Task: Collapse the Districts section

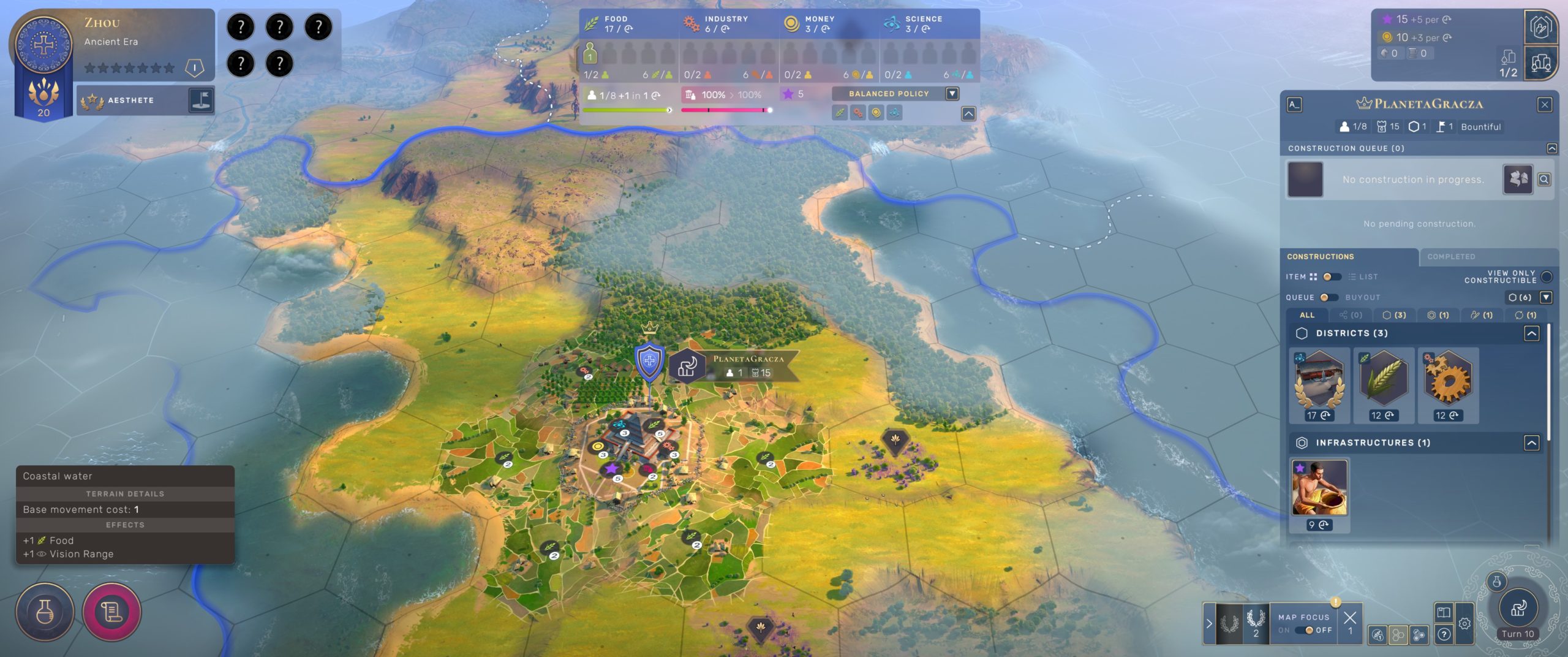Action: pyautogui.click(x=1531, y=333)
